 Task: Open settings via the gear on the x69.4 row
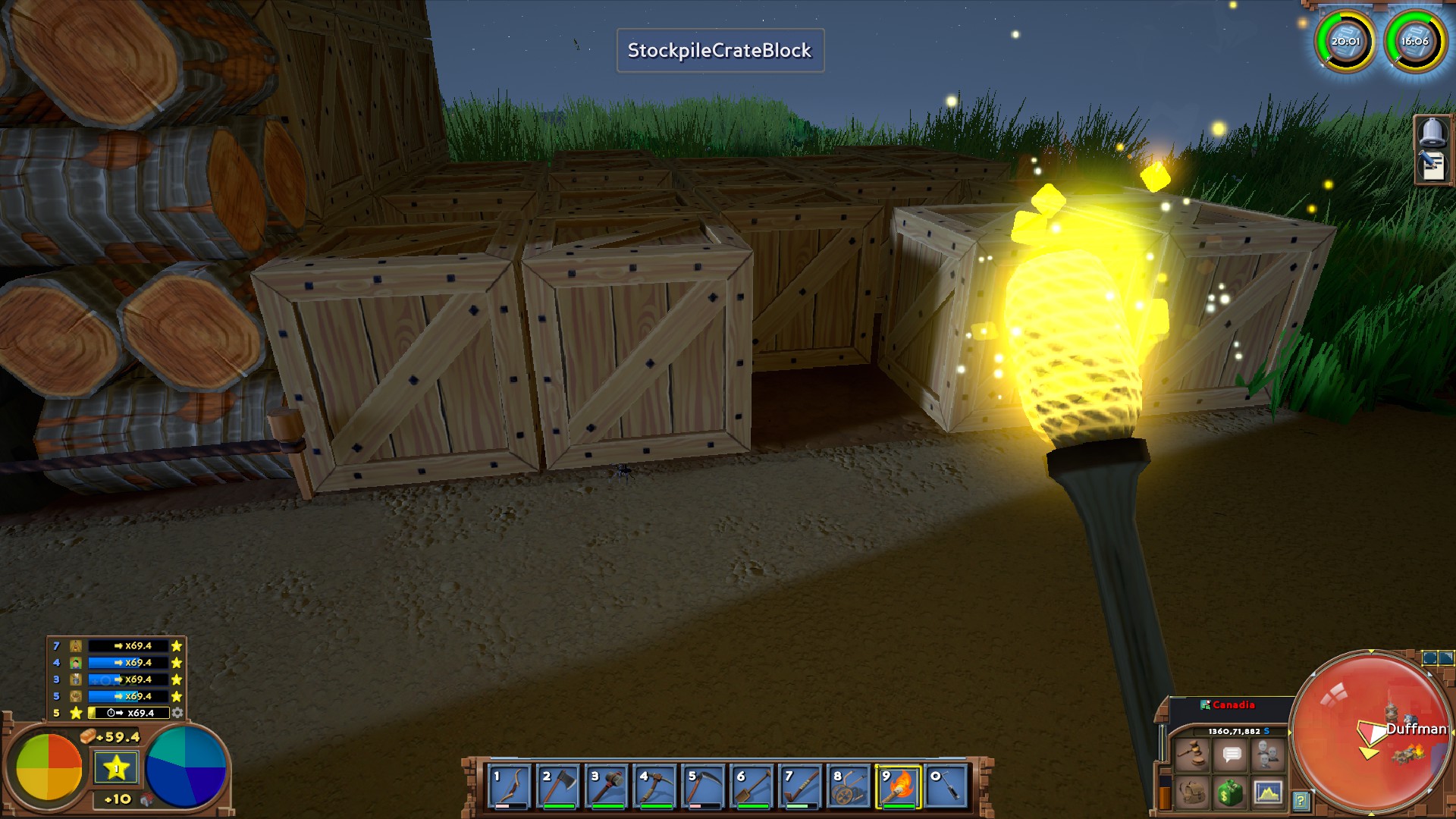pos(177,713)
